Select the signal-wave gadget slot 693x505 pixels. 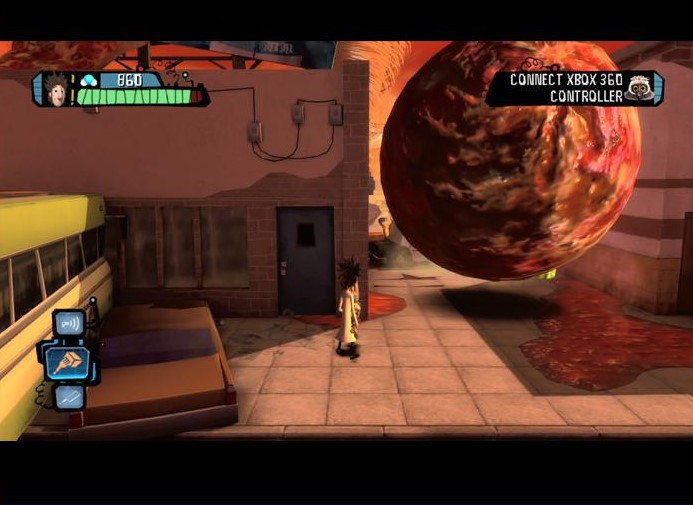point(68,324)
